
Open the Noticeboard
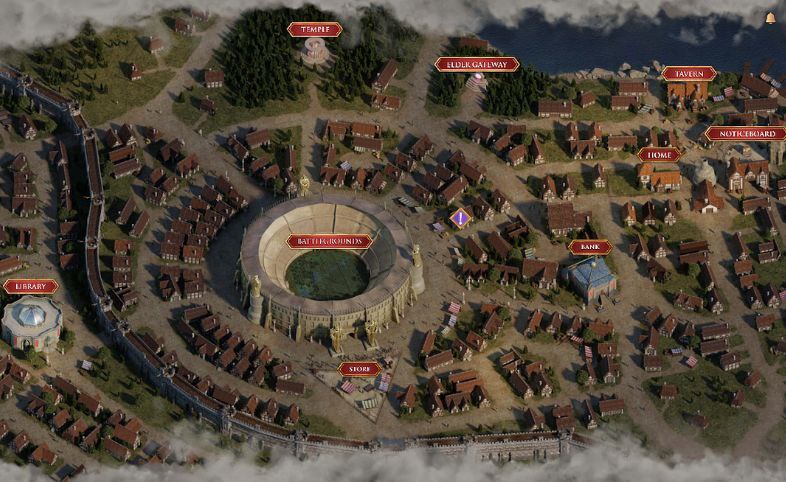pyautogui.click(x=744, y=133)
